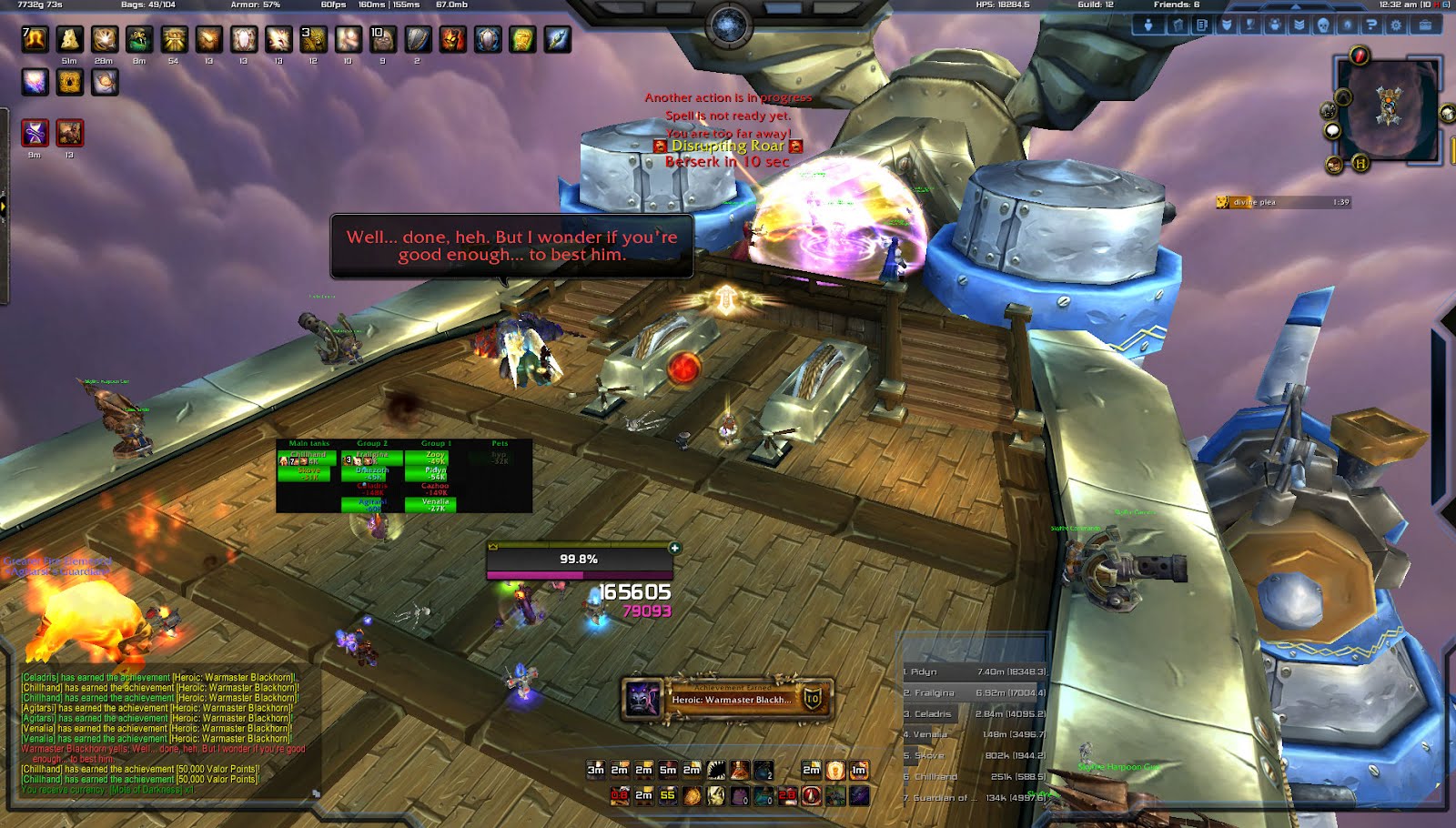Open the skull dungeon journal button
Viewport: 1456px width, 828px height.
[1323, 25]
